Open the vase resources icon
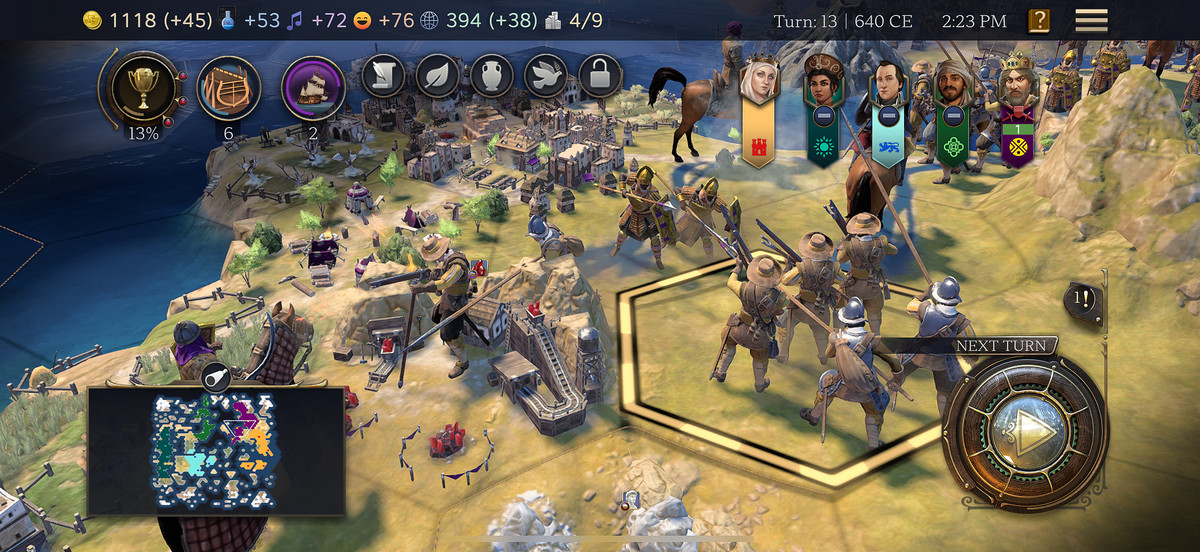The width and height of the screenshot is (1200, 552). [491, 75]
